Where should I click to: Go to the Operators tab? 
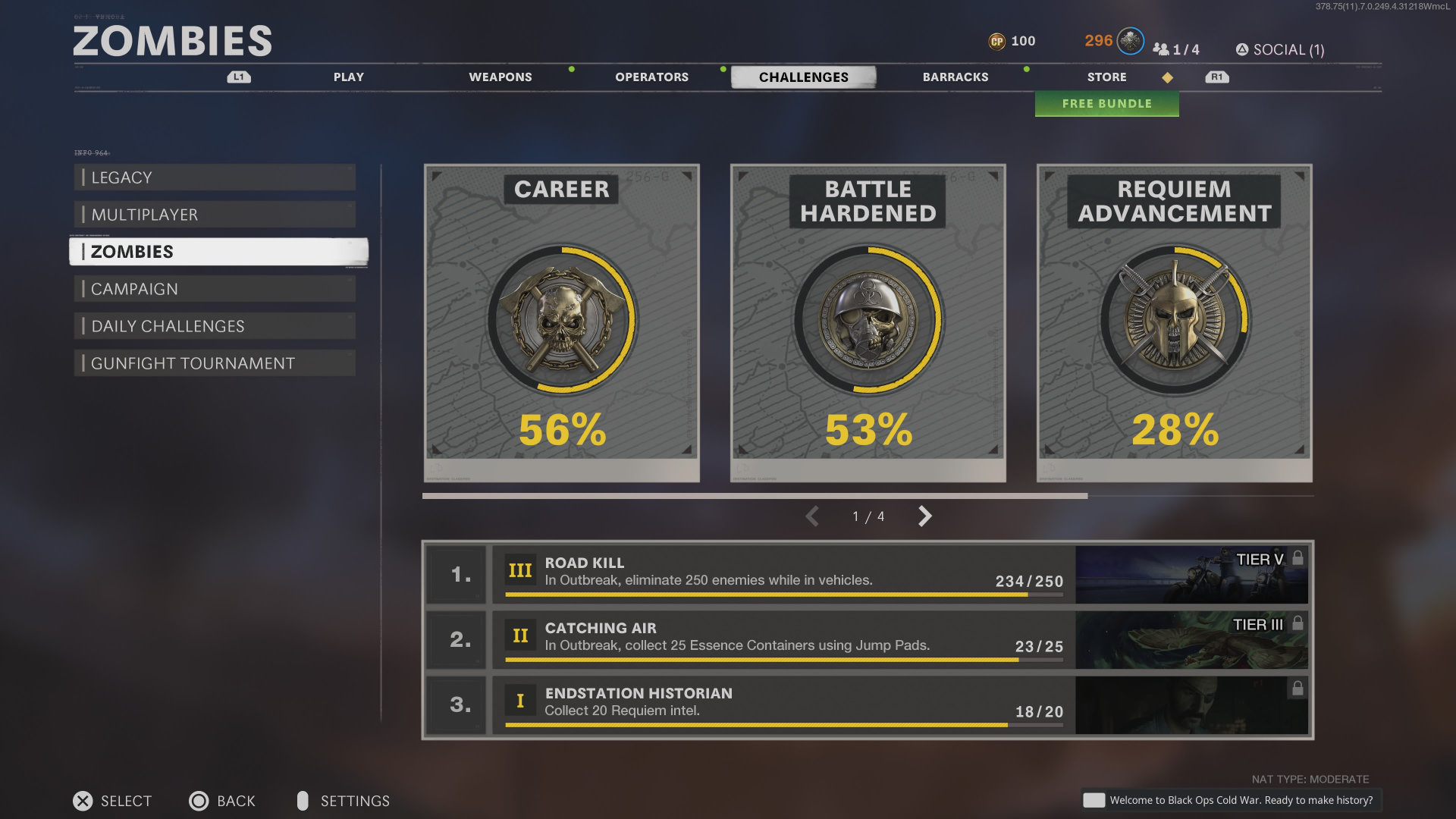click(x=652, y=77)
